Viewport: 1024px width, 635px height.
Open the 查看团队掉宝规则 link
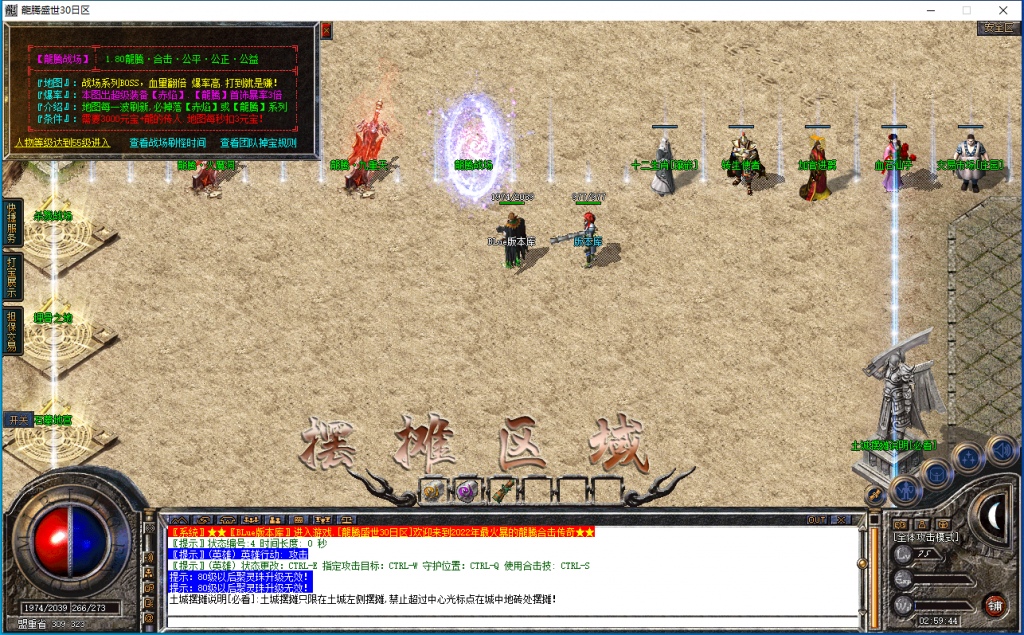pos(258,143)
